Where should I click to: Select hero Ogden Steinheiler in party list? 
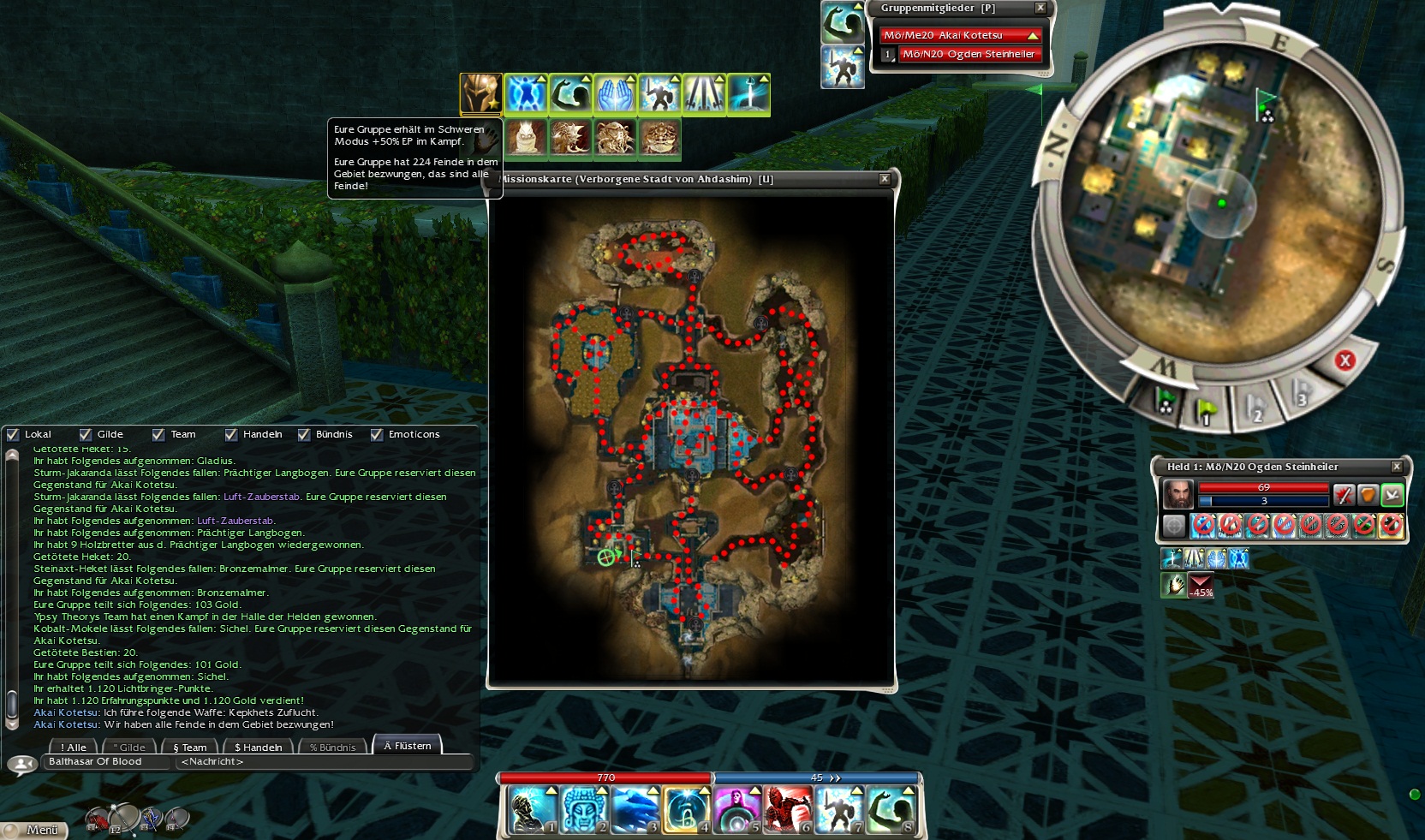pos(969,54)
